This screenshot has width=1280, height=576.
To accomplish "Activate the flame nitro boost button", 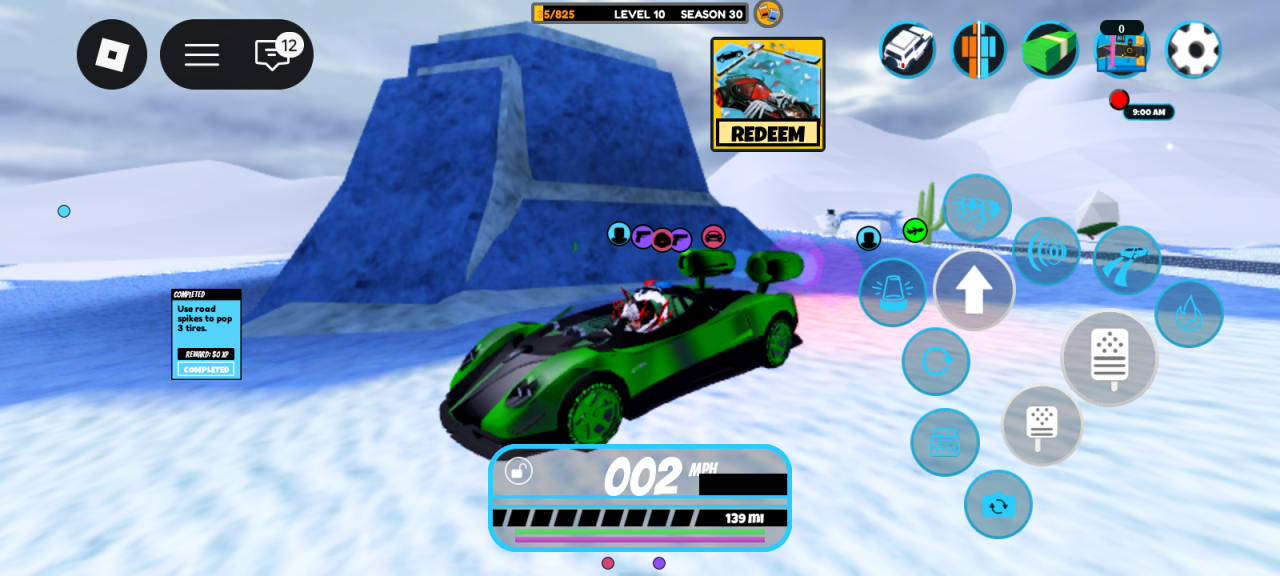I will coord(1188,314).
